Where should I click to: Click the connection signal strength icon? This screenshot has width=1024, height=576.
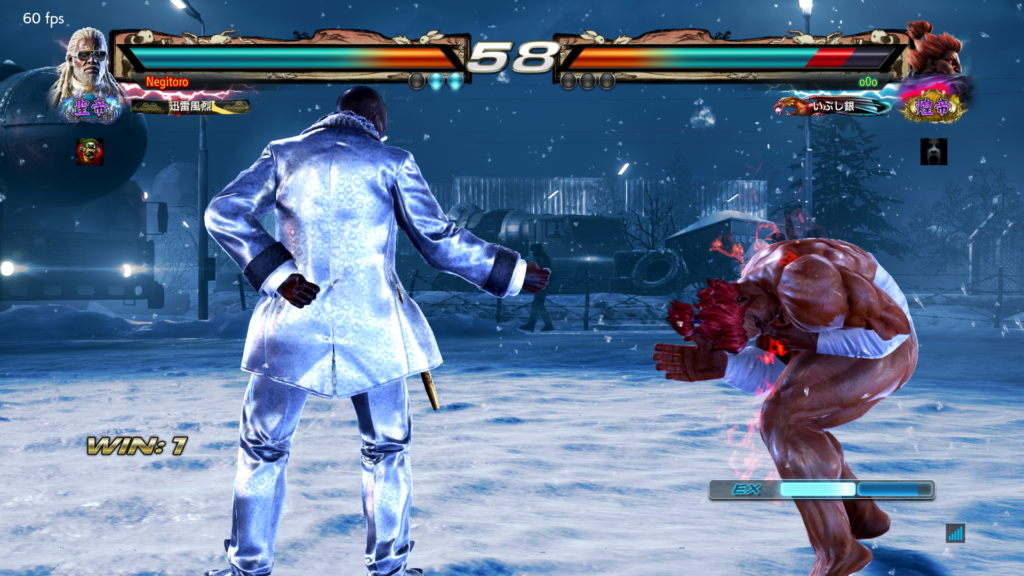(955, 533)
